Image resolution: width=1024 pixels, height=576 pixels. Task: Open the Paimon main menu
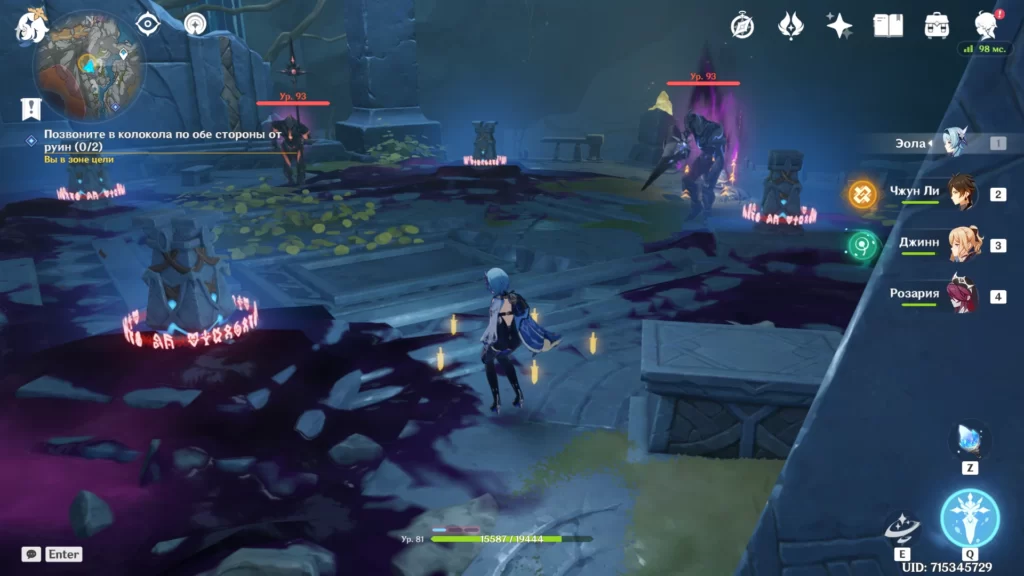[32, 25]
